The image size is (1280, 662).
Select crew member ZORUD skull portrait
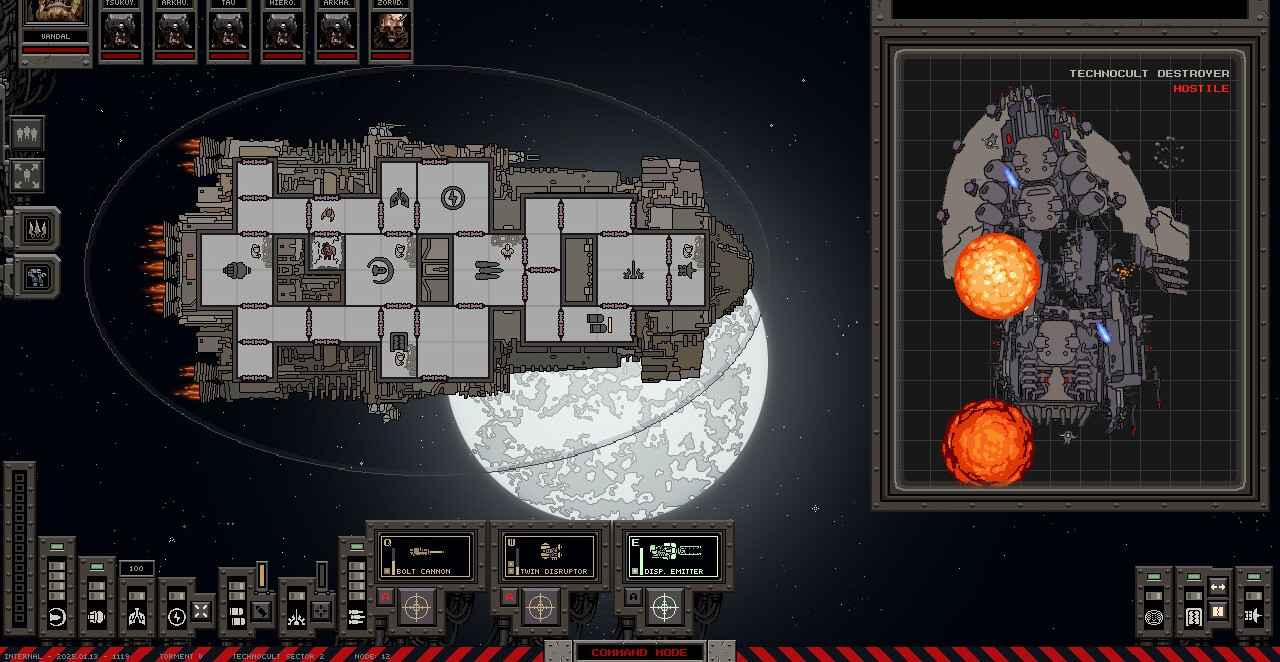point(391,30)
